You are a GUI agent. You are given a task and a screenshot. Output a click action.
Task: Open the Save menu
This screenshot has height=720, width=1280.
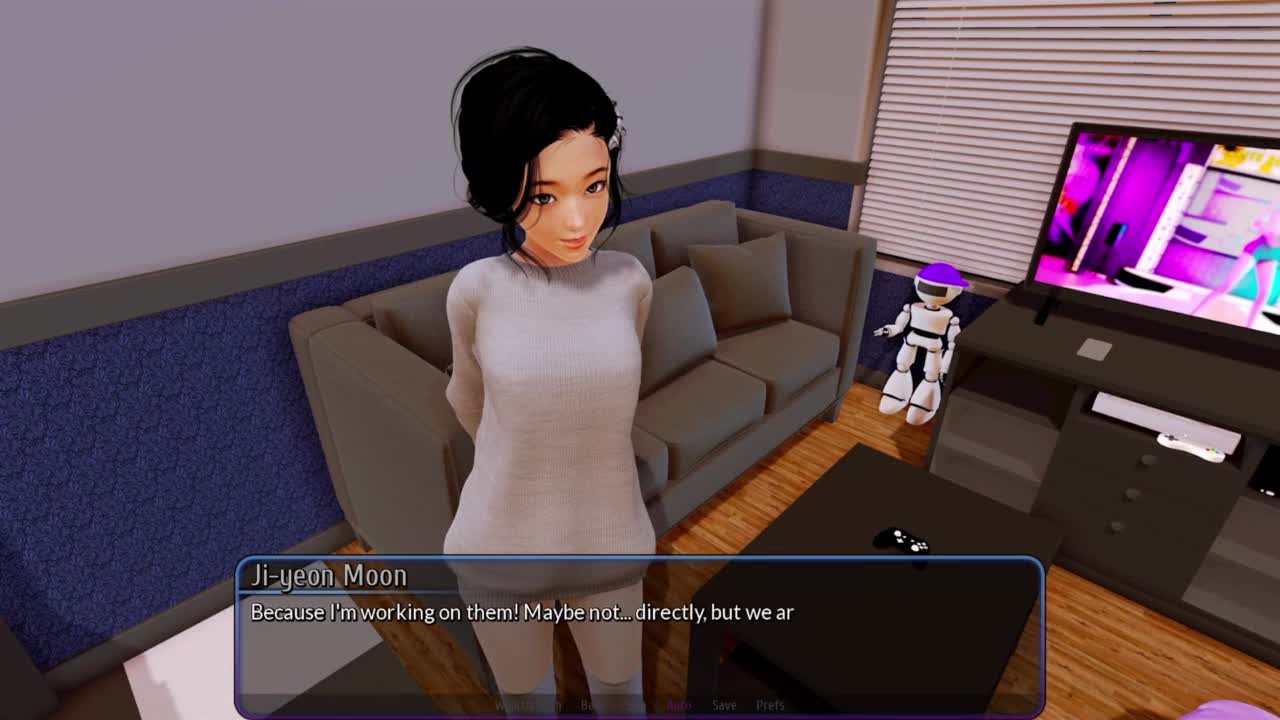coord(724,705)
